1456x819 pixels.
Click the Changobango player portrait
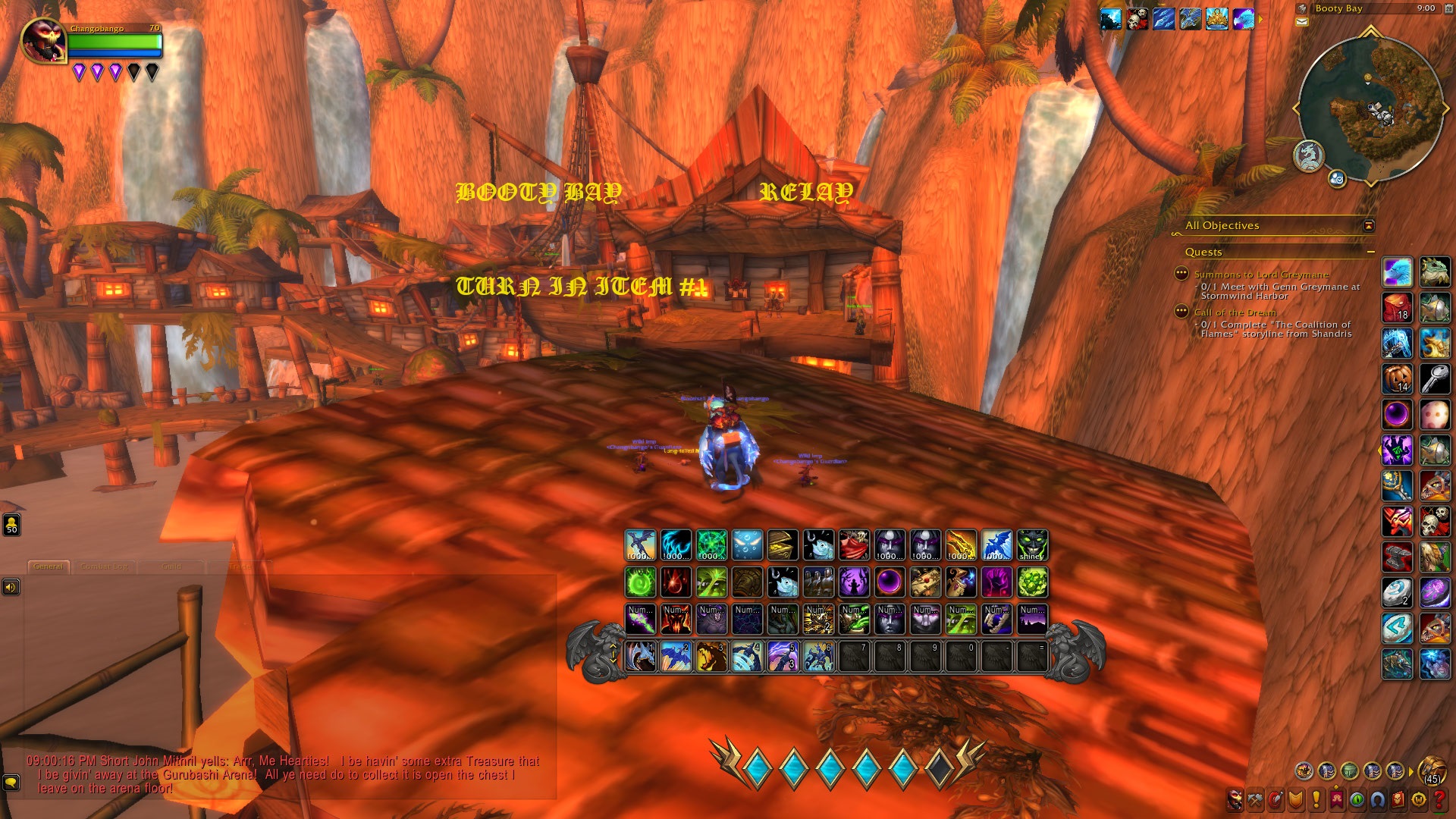tap(44, 40)
